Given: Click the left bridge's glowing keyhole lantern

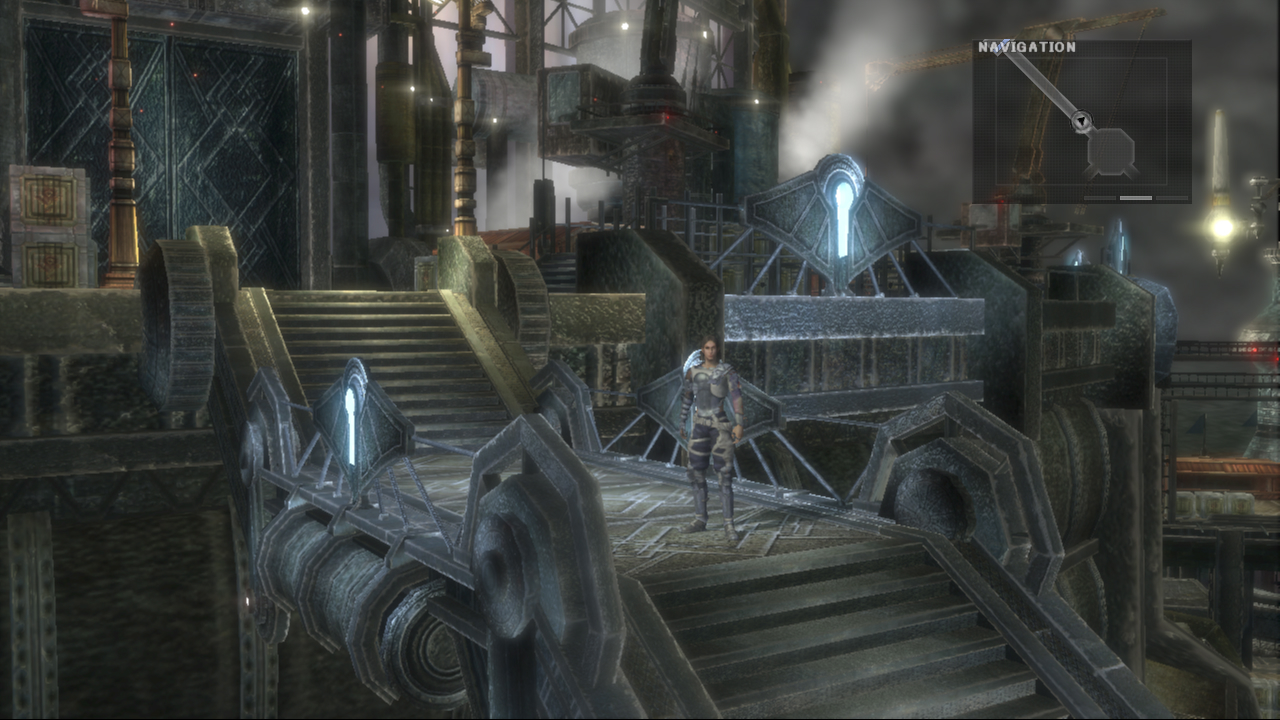Looking at the screenshot, I should click(x=352, y=415).
